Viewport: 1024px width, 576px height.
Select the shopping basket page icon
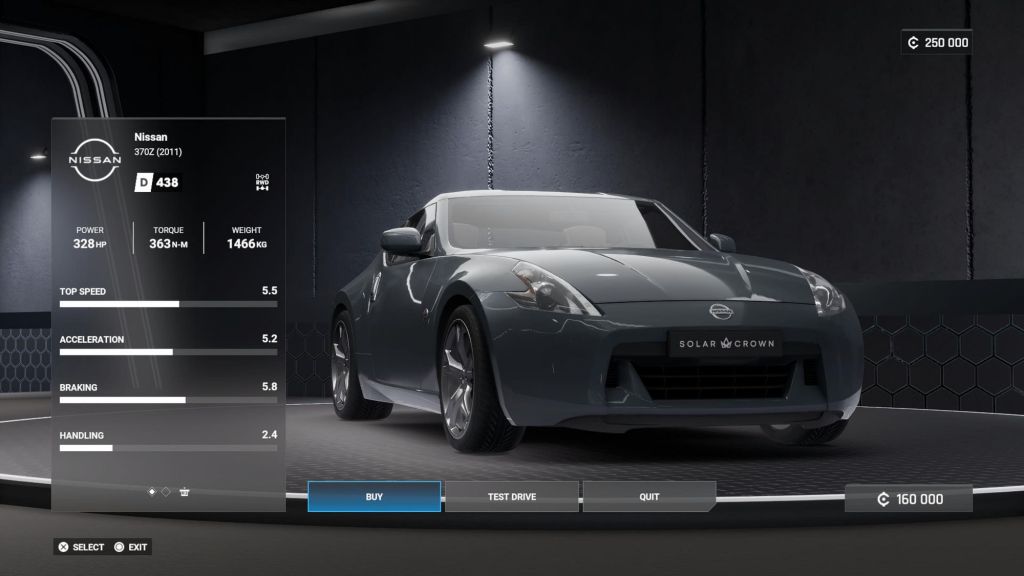point(184,492)
